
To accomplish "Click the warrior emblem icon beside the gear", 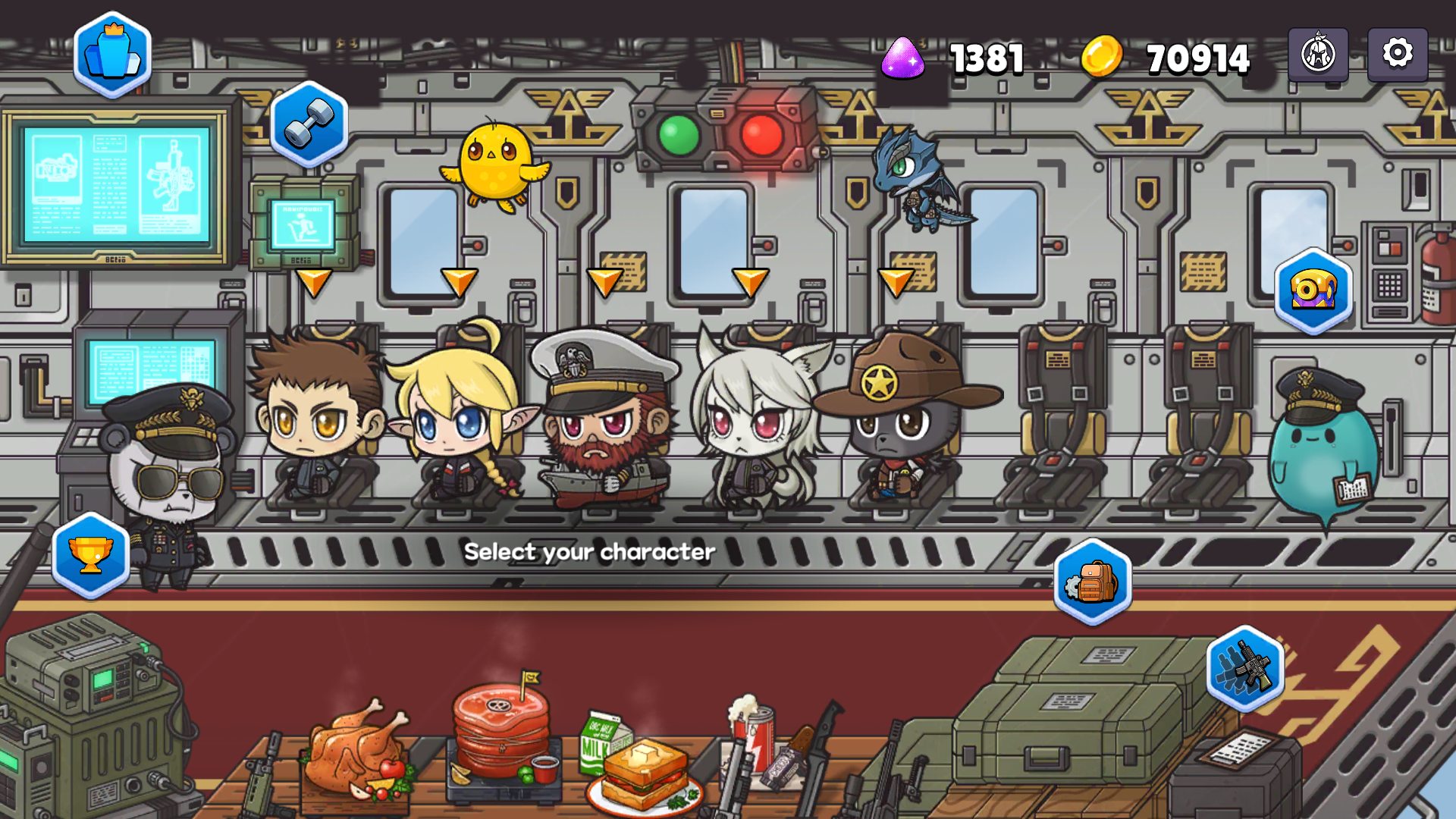I will (x=1317, y=52).
